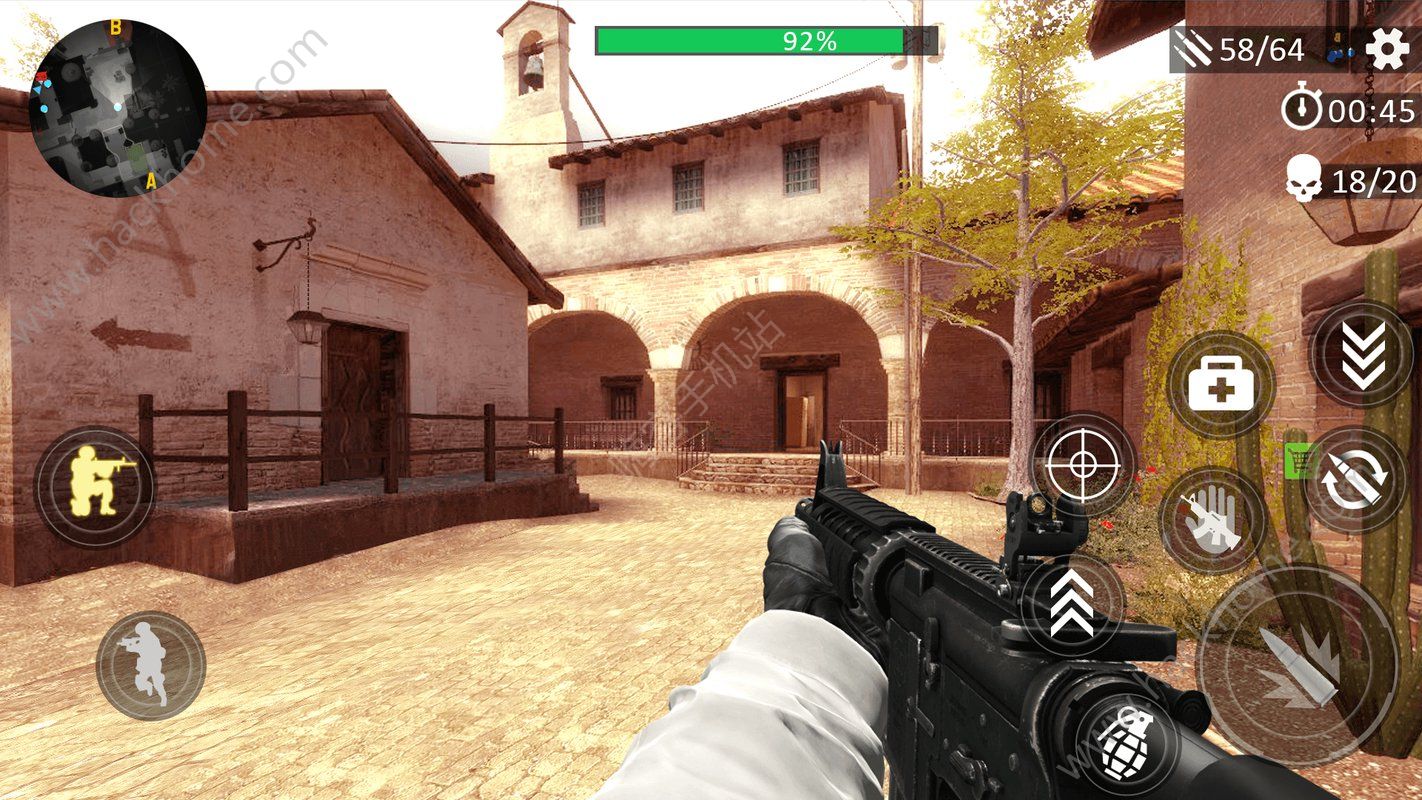Crouch using the double down chevrons
Viewport: 1422px width, 800px height.
click(1361, 355)
